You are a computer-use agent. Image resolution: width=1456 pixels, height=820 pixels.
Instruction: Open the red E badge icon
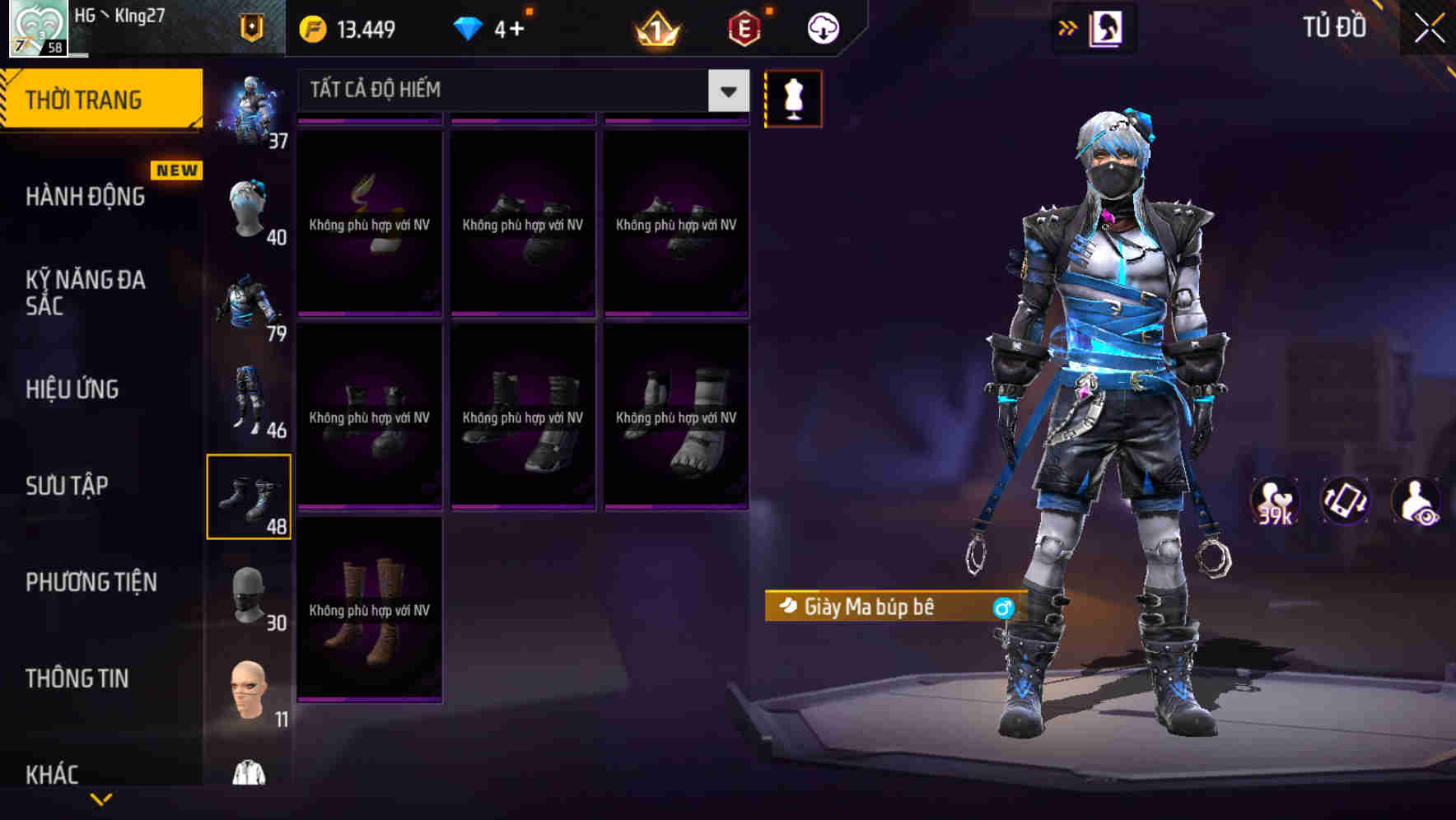744,27
